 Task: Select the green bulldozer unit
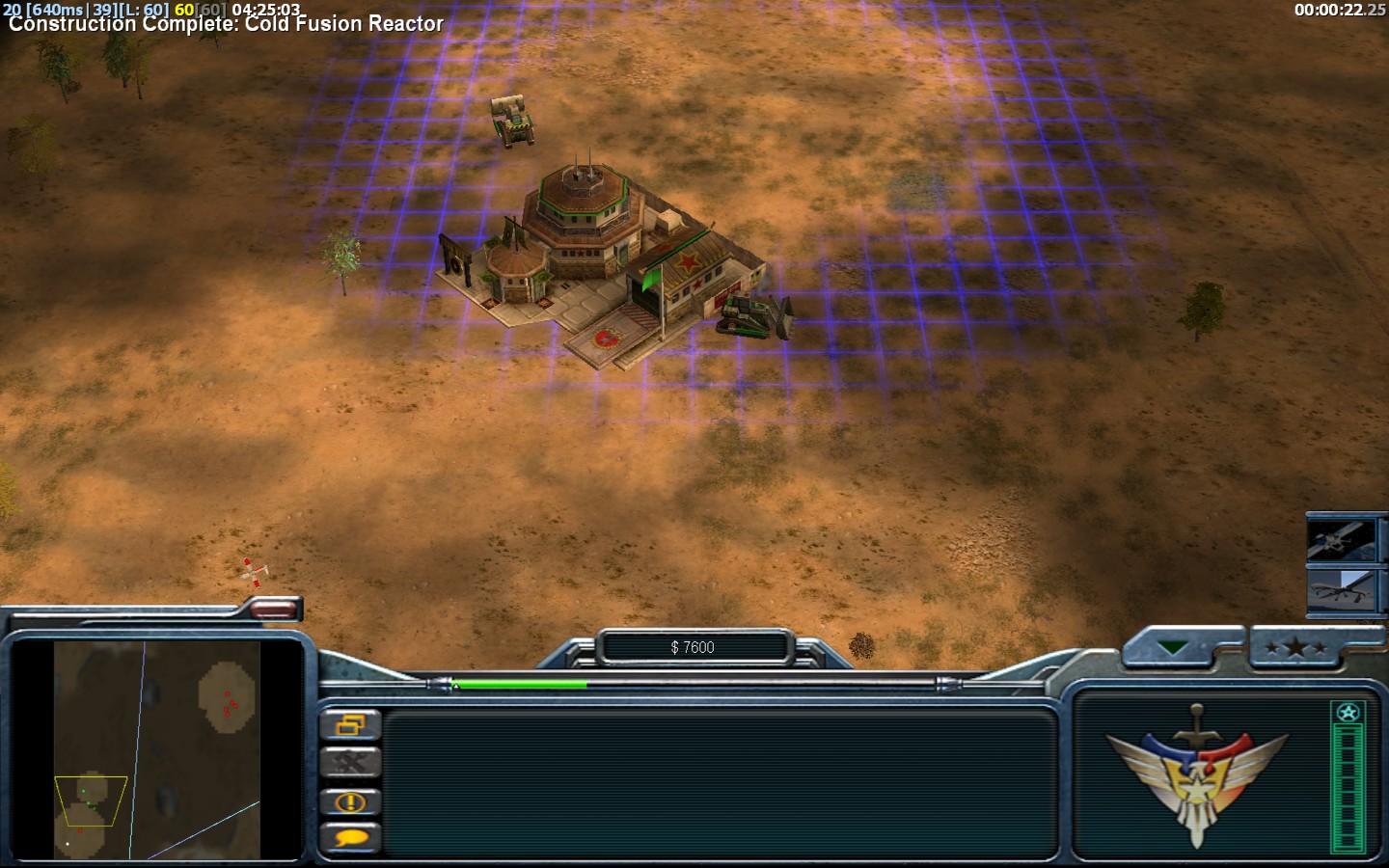pyautogui.click(x=753, y=316)
